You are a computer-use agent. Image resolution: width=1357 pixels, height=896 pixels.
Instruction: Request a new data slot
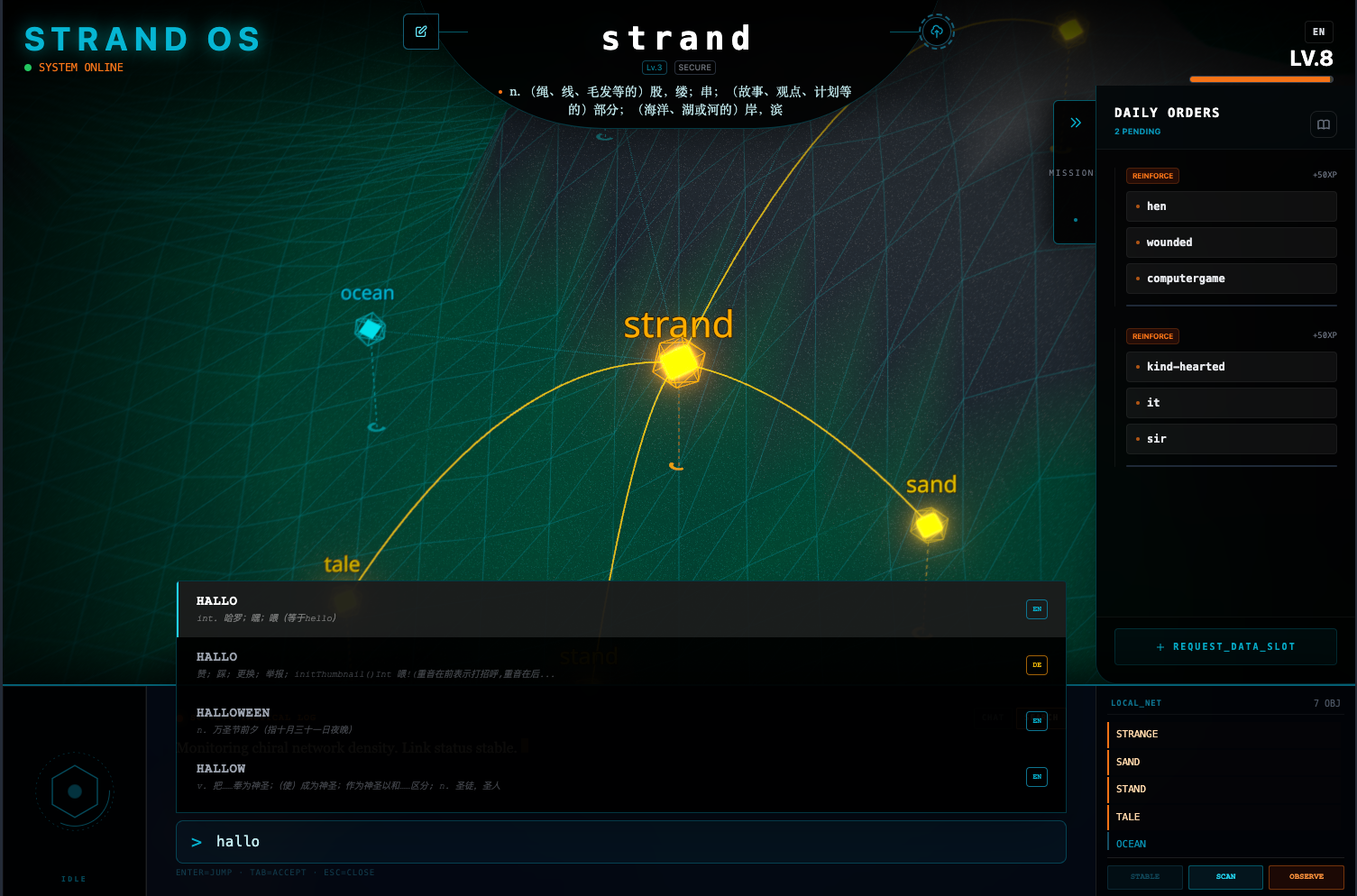pyautogui.click(x=1225, y=646)
